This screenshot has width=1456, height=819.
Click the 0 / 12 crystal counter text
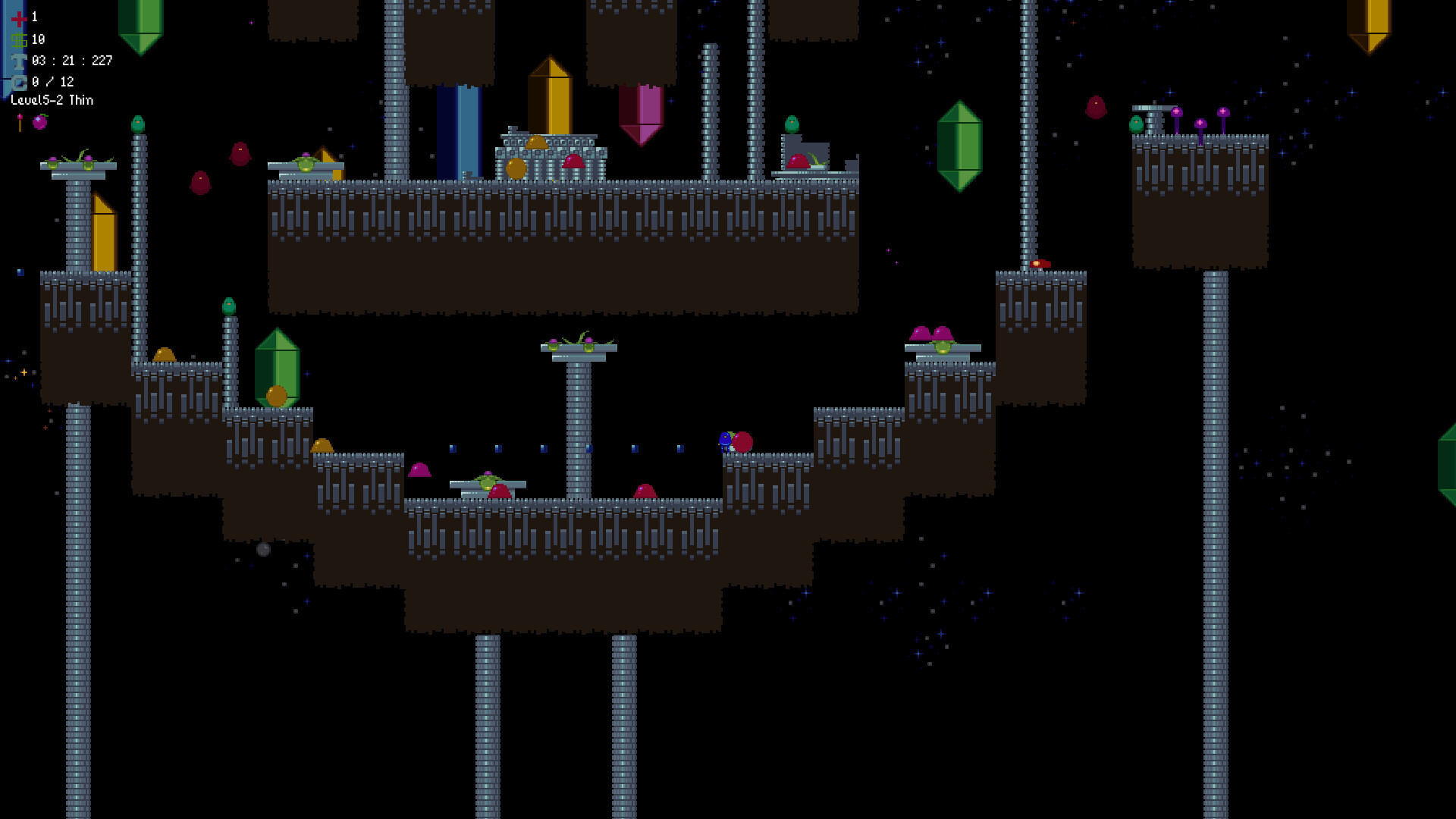53,82
